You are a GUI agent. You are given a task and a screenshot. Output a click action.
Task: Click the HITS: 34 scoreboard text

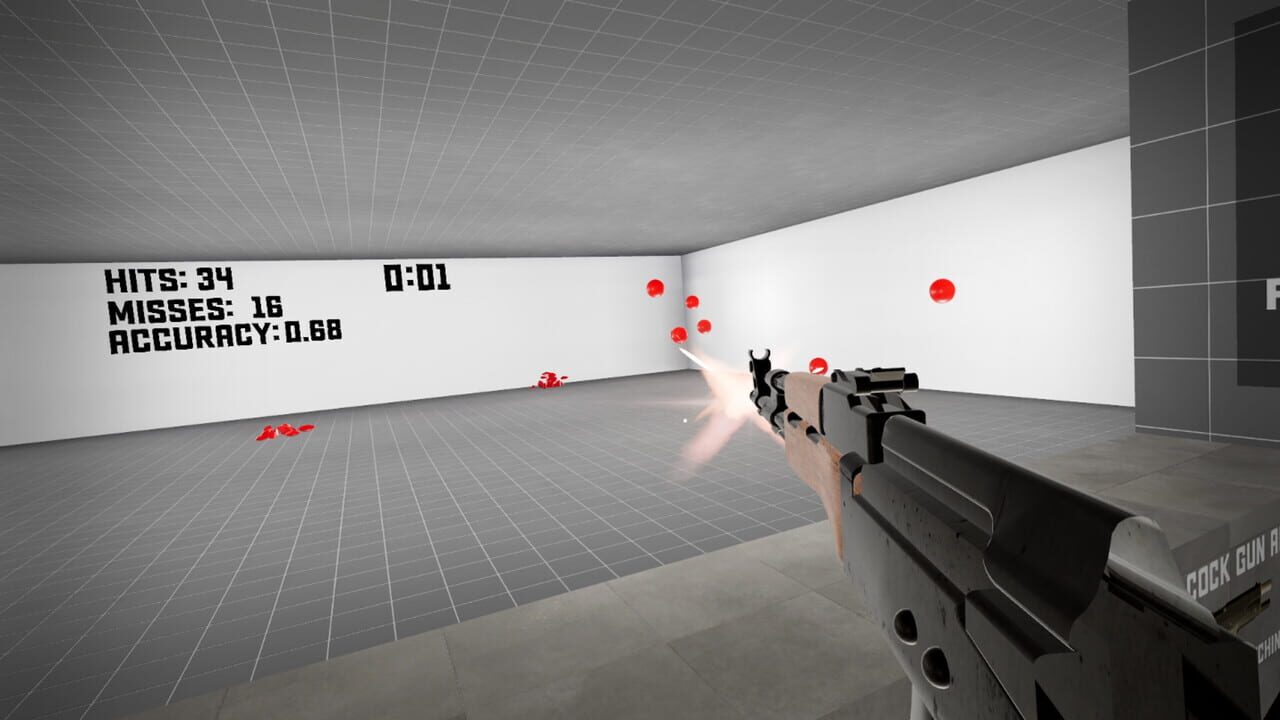(170, 278)
